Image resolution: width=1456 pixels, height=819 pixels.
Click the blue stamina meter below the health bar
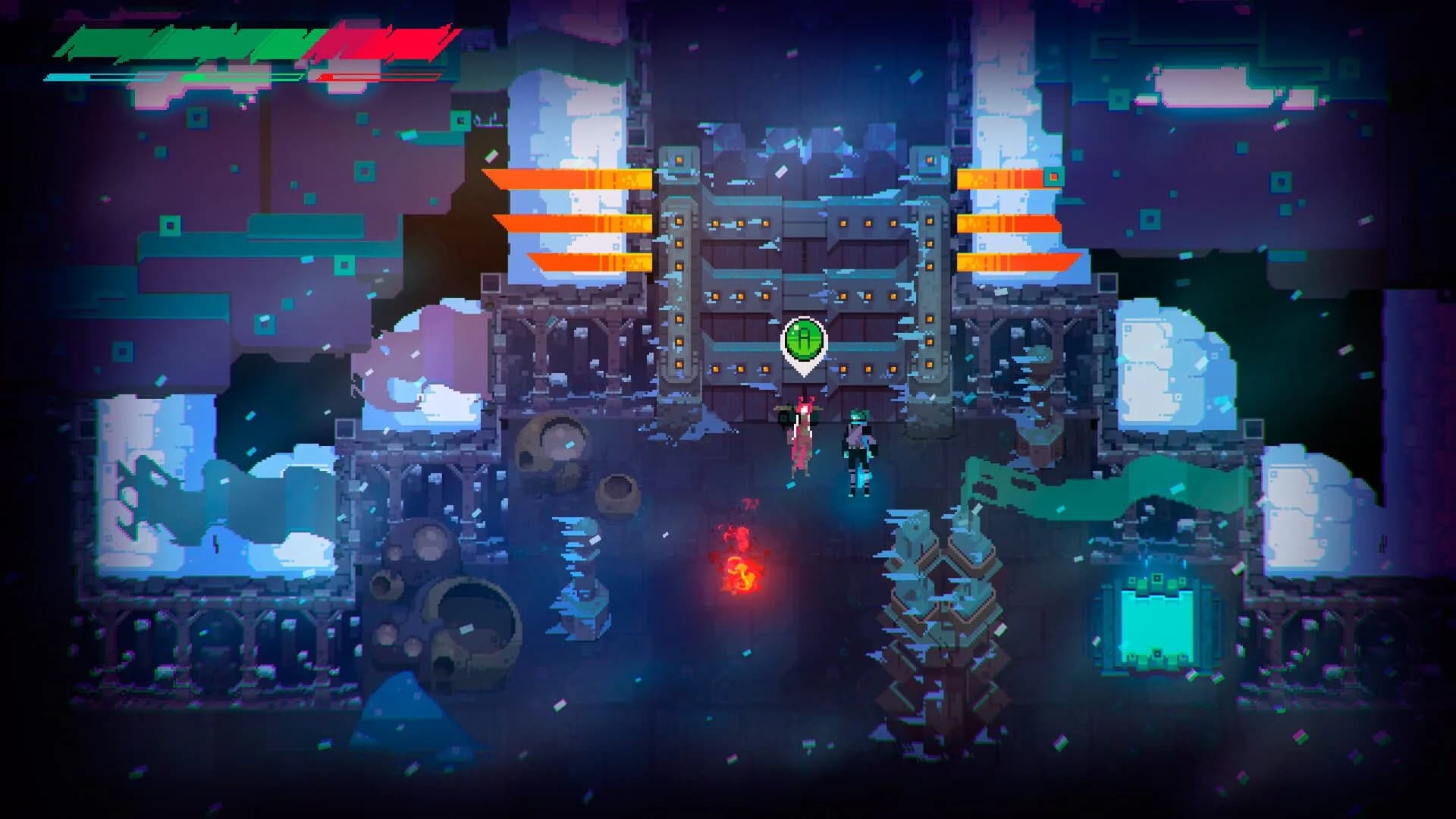[72, 76]
